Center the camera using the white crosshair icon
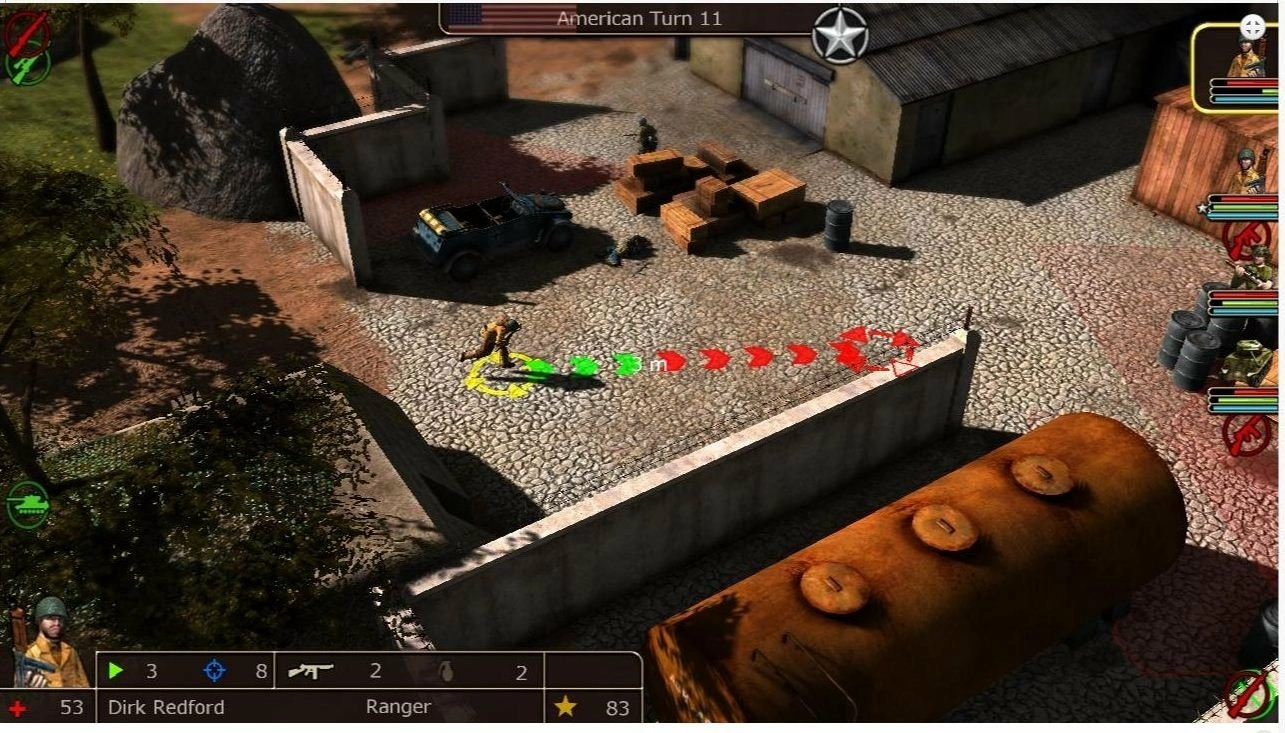 1252,27
